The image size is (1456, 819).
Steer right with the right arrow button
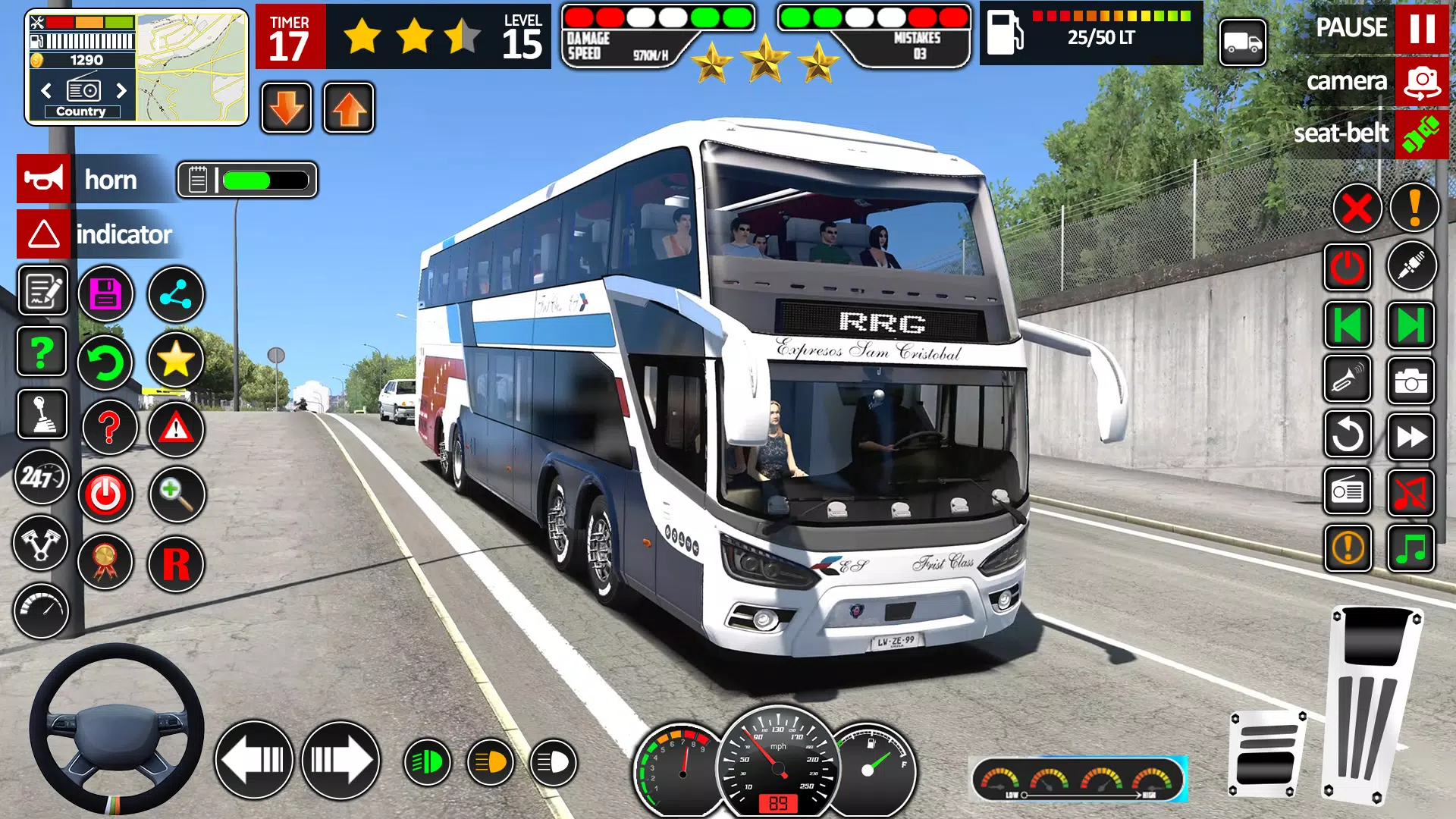340,760
